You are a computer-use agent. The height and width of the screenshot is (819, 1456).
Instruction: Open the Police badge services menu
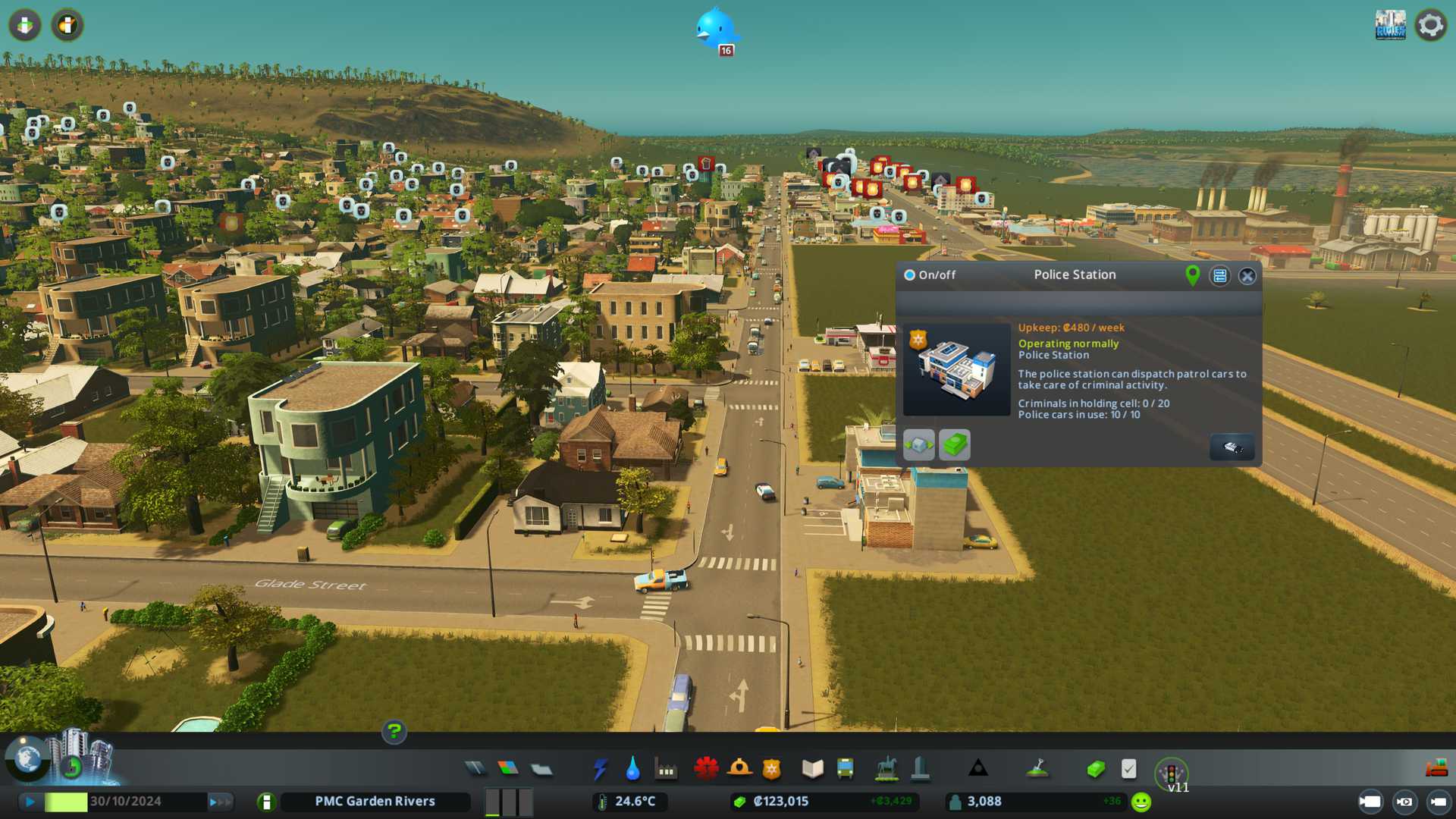[772, 770]
